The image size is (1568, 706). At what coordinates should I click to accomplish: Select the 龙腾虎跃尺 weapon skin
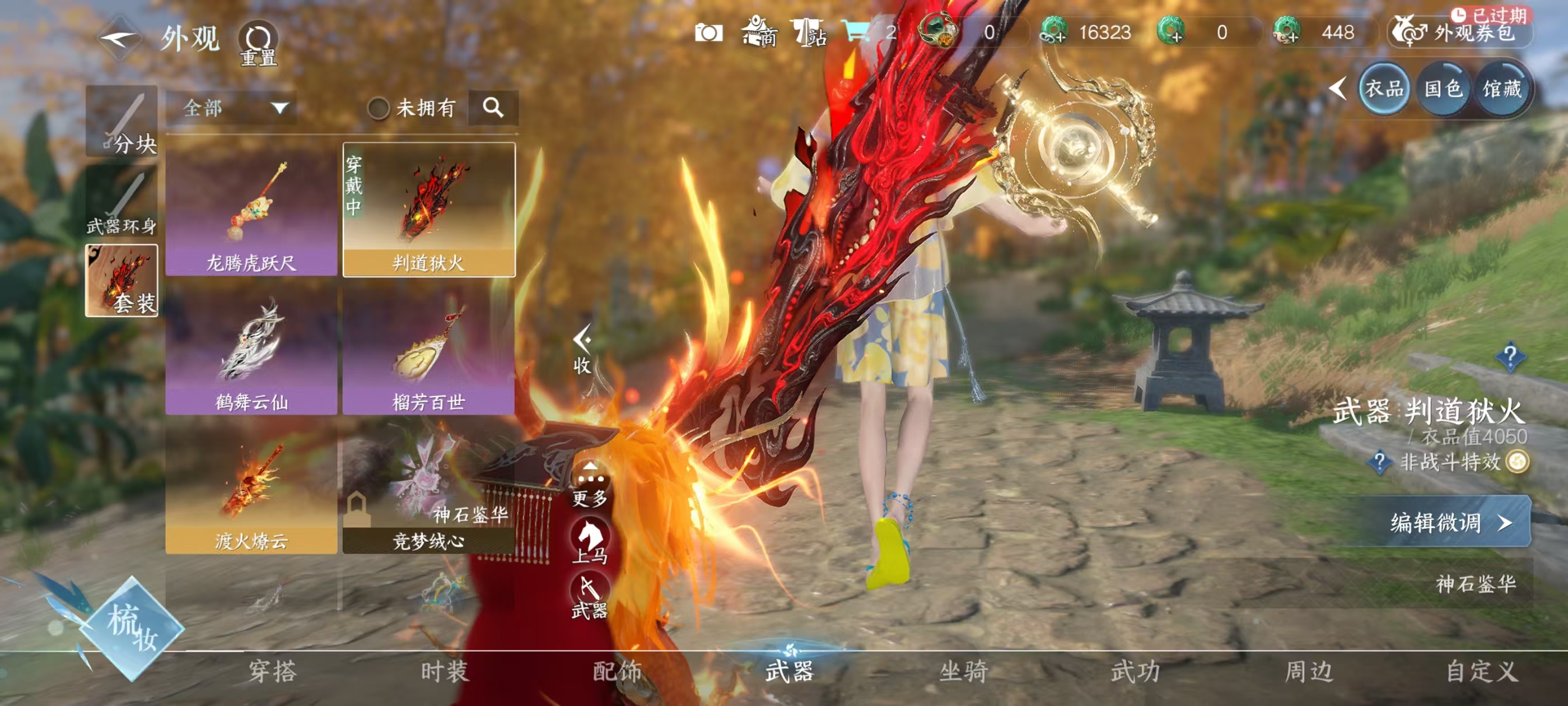click(251, 210)
